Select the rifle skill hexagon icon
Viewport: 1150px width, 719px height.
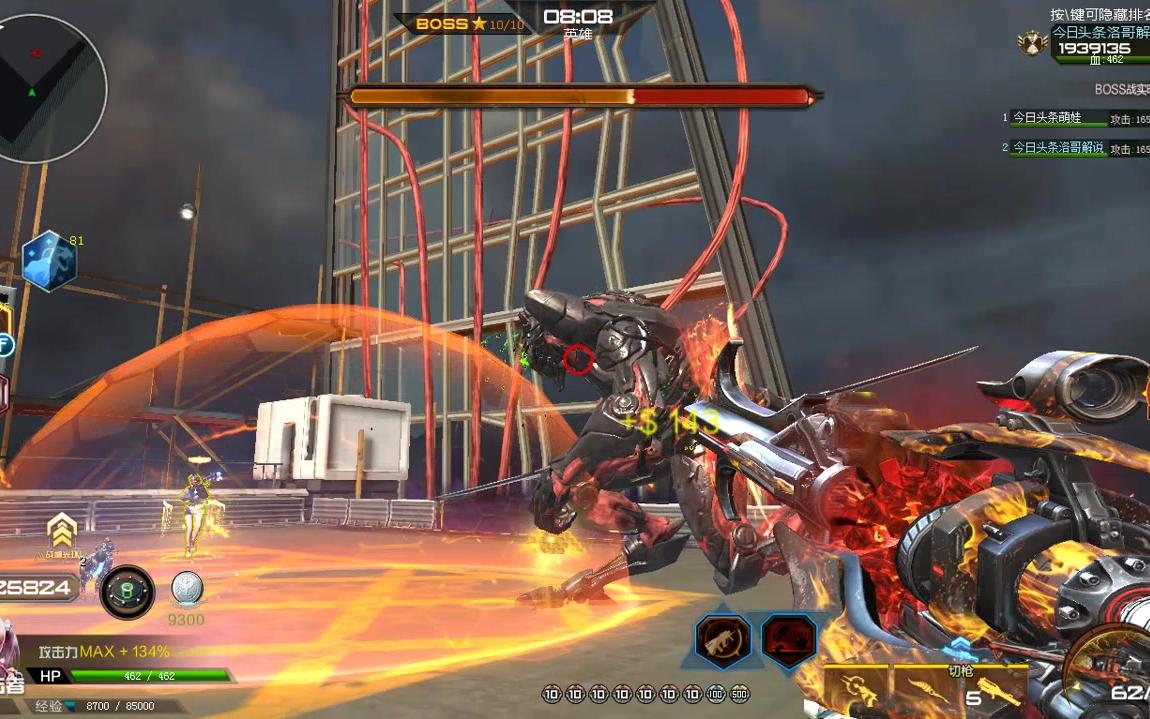coord(722,639)
